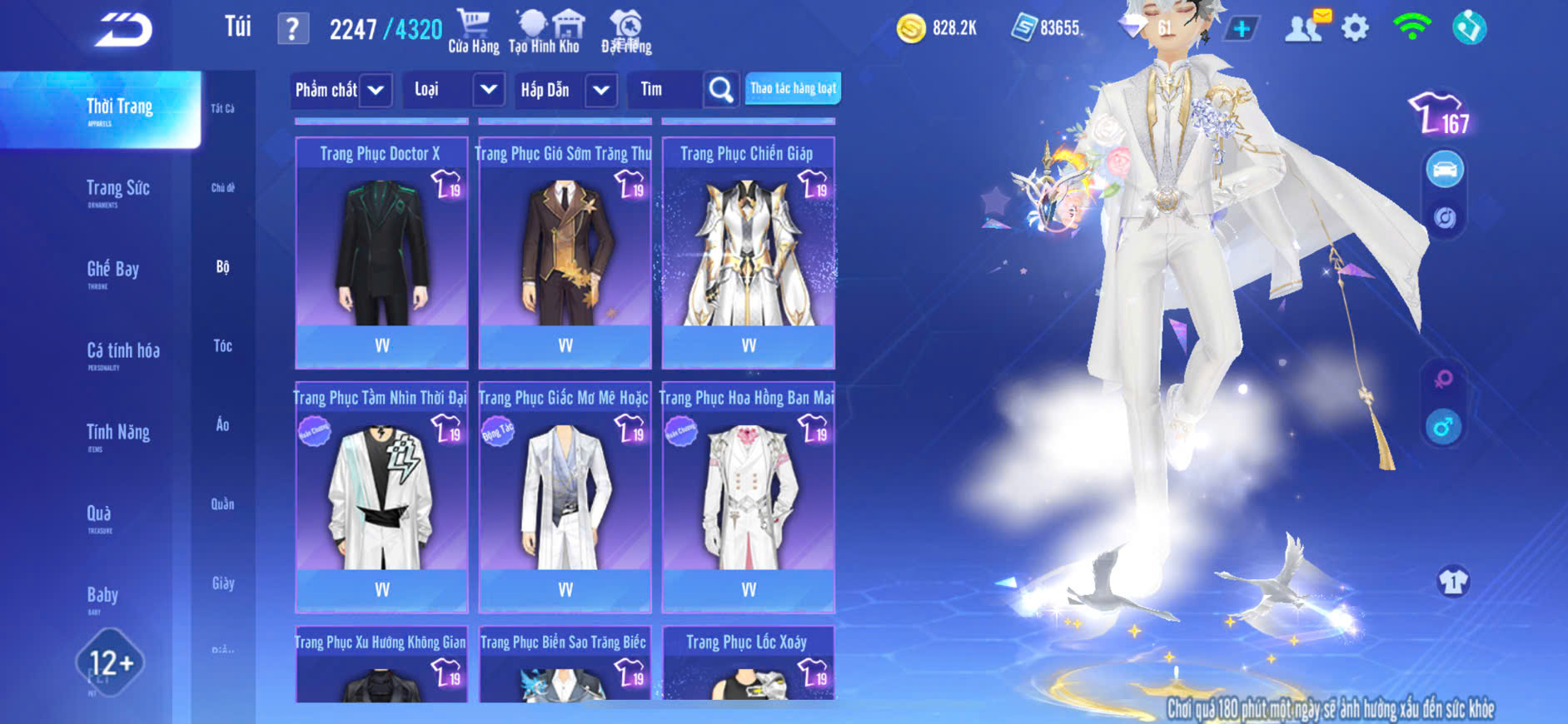Expand the Hấp Dẫn sort dropdown
1568x724 pixels.
click(600, 90)
